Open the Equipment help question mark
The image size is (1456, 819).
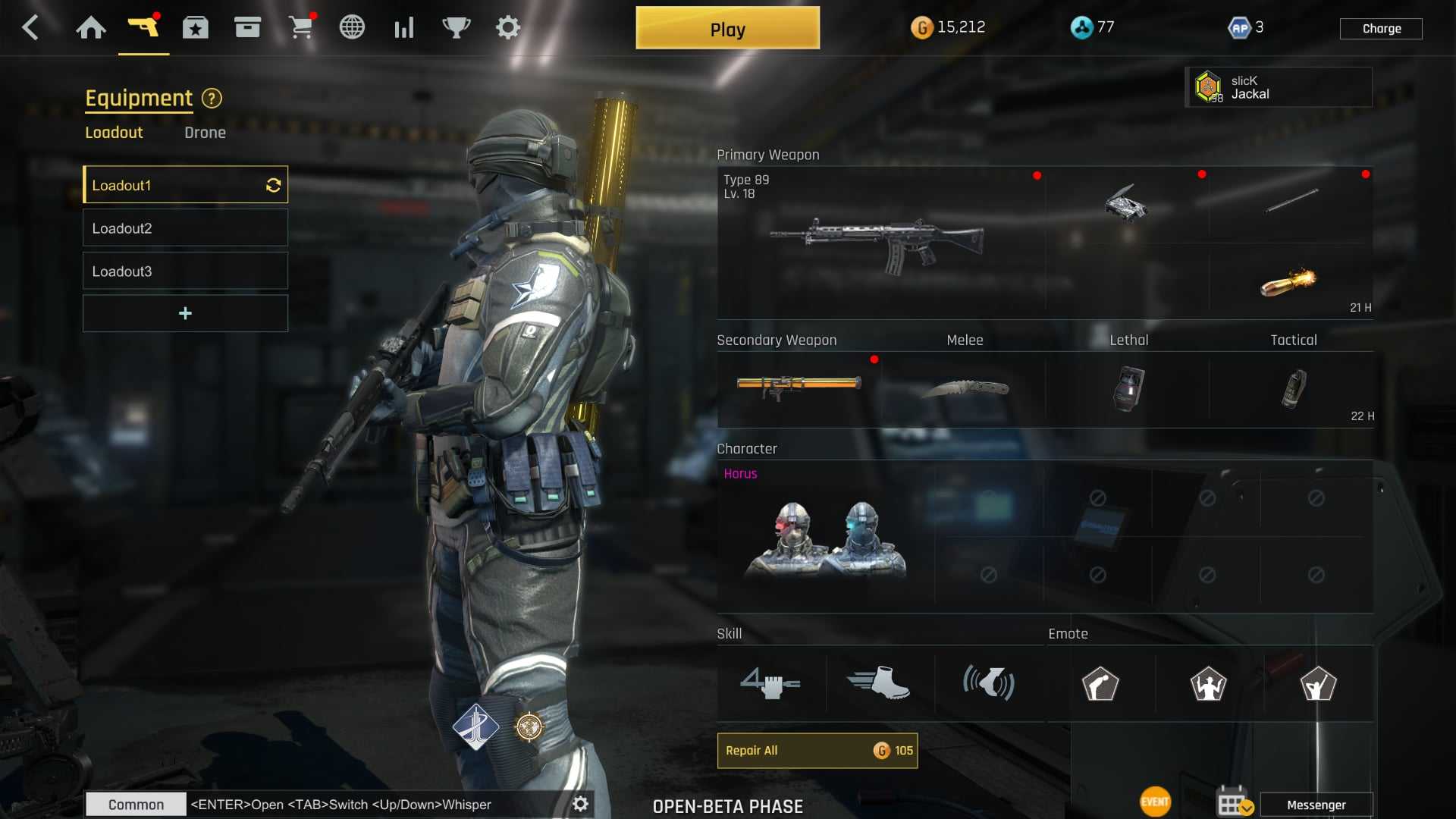[x=212, y=99]
